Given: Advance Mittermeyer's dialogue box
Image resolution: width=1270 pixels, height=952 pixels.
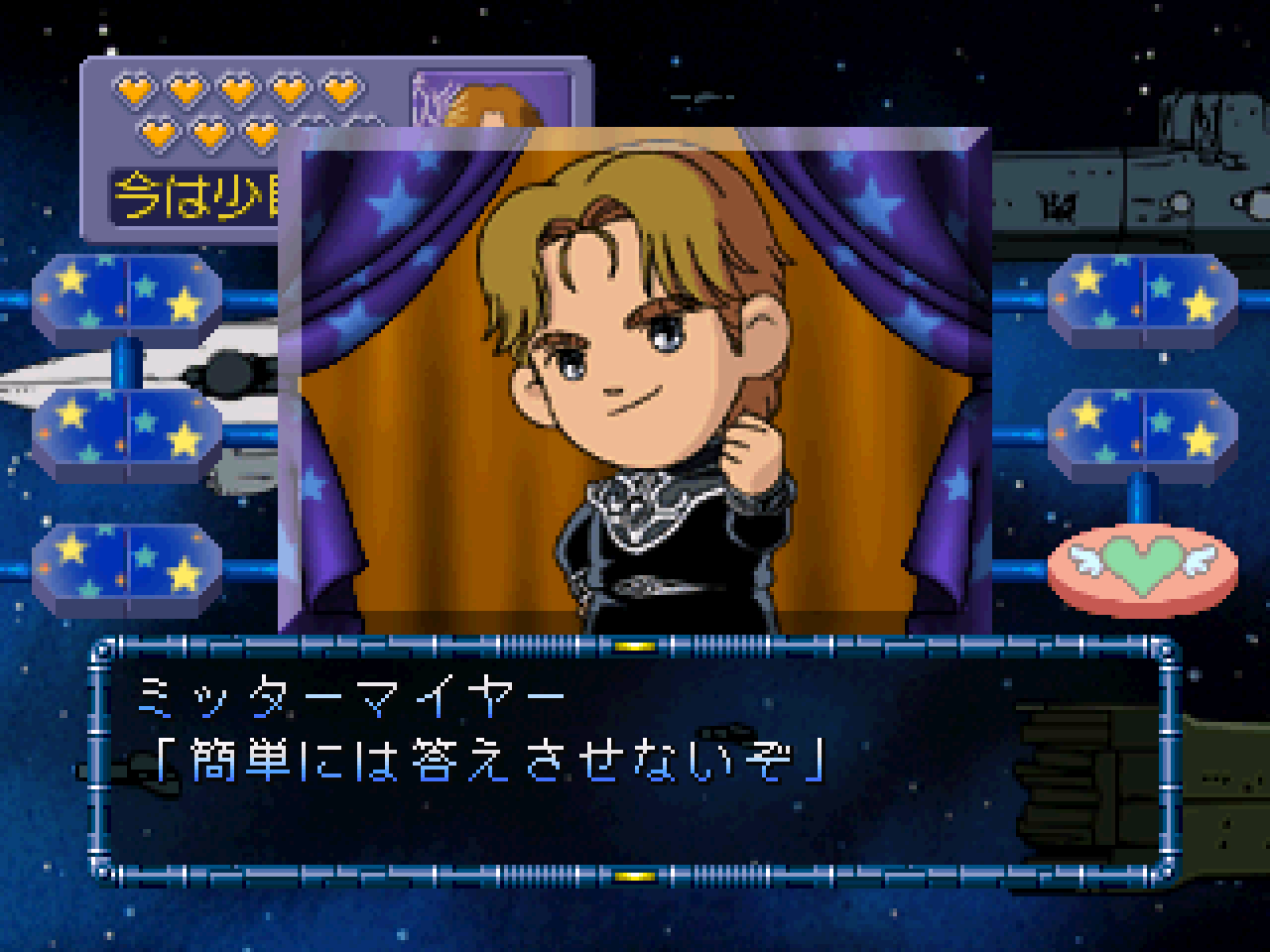Looking at the screenshot, I should tap(635, 759).
